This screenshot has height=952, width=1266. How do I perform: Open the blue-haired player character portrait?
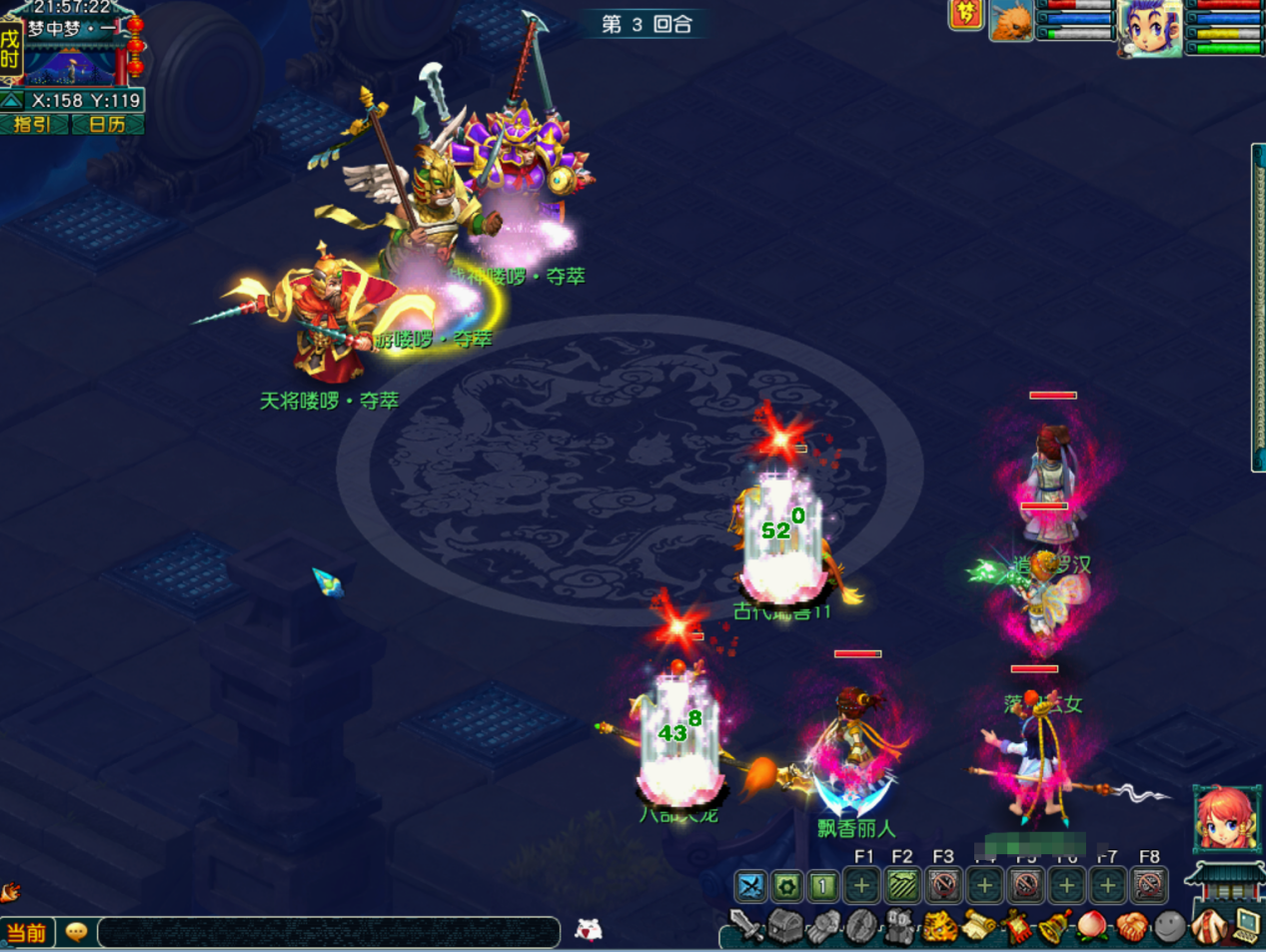[x=1150, y=26]
